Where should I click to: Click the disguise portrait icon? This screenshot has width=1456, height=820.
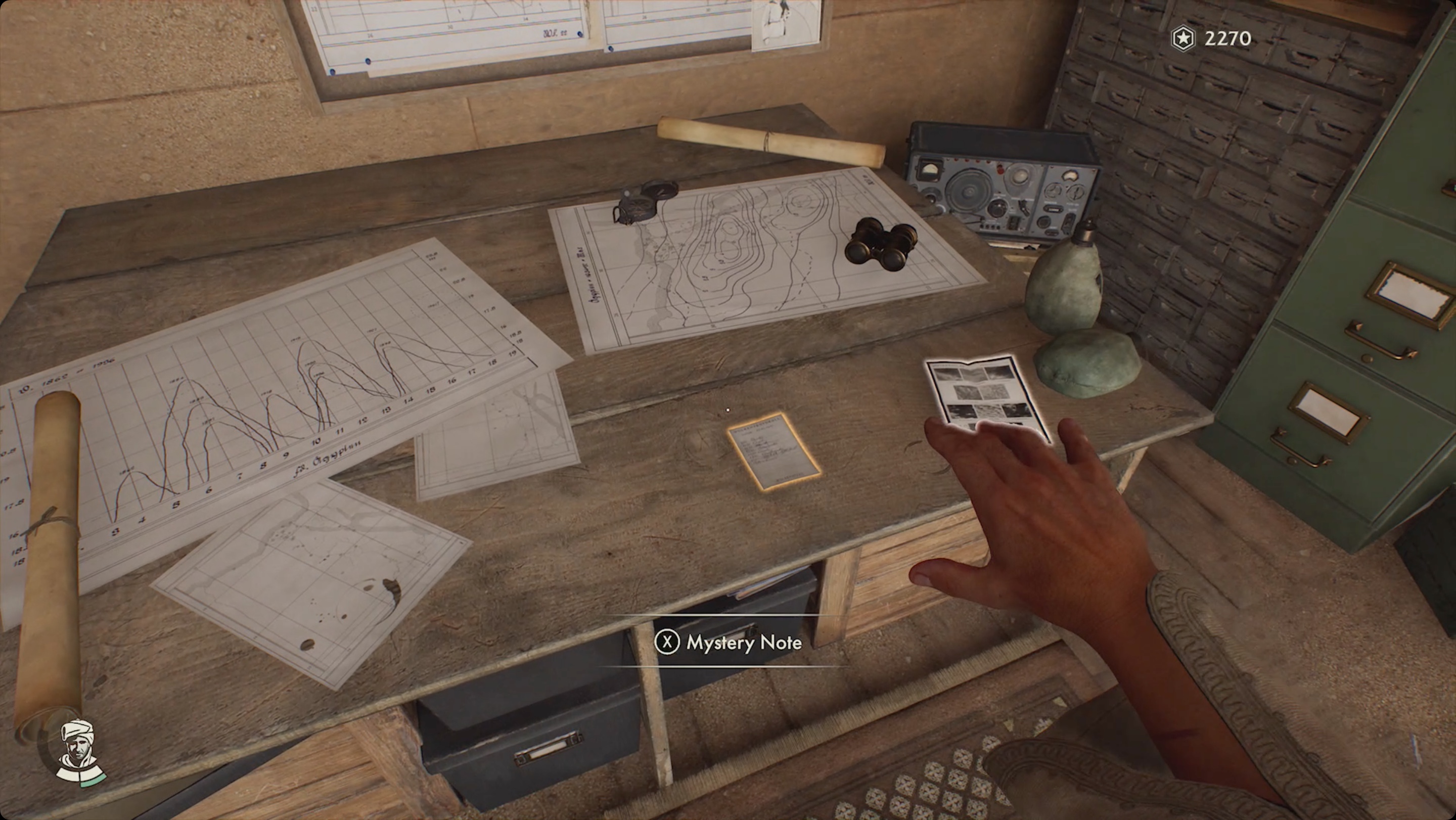pos(80,752)
